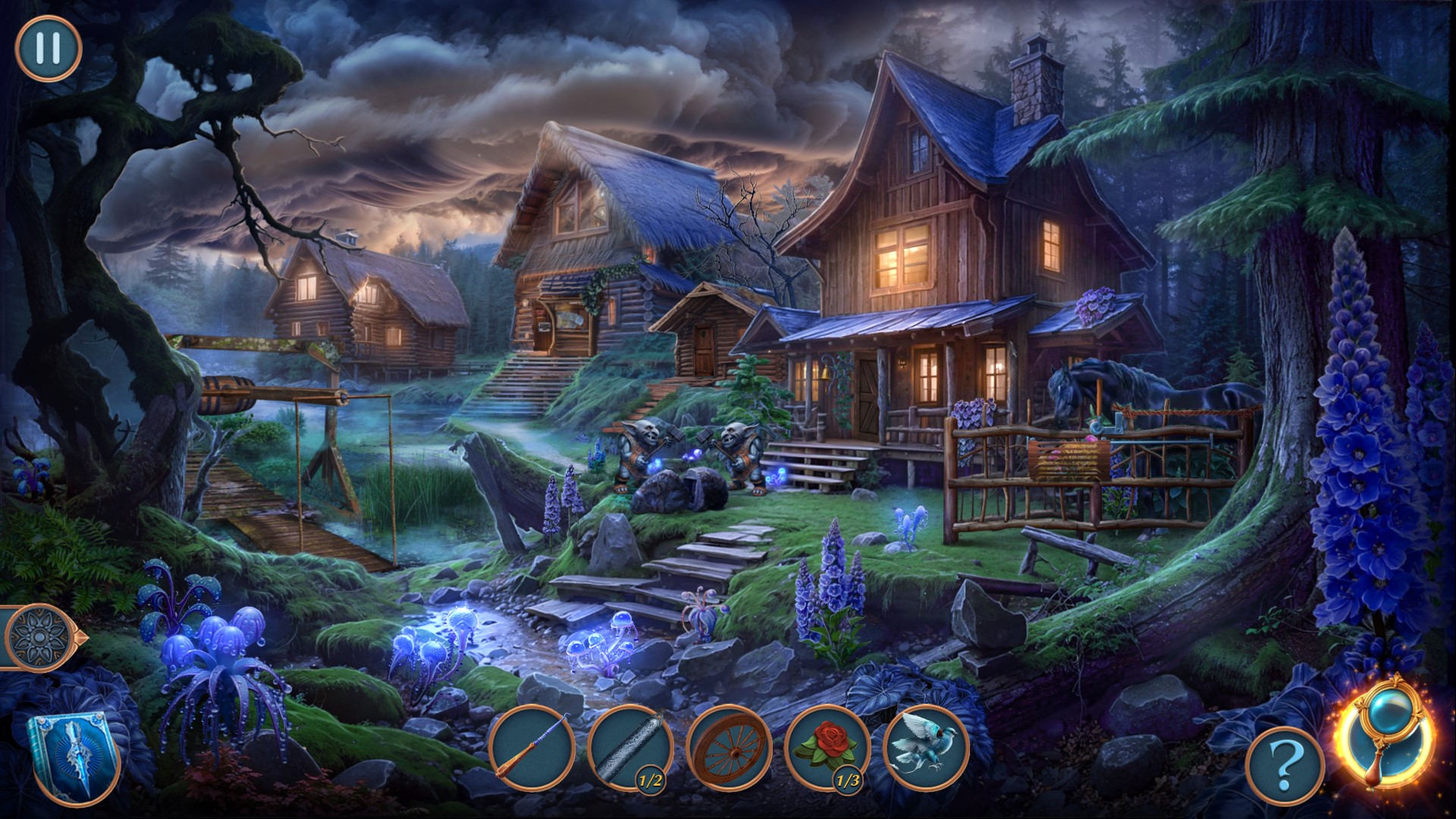Viewport: 1456px width, 819px height.
Task: Select the wooden wheel item slot
Action: 728,747
